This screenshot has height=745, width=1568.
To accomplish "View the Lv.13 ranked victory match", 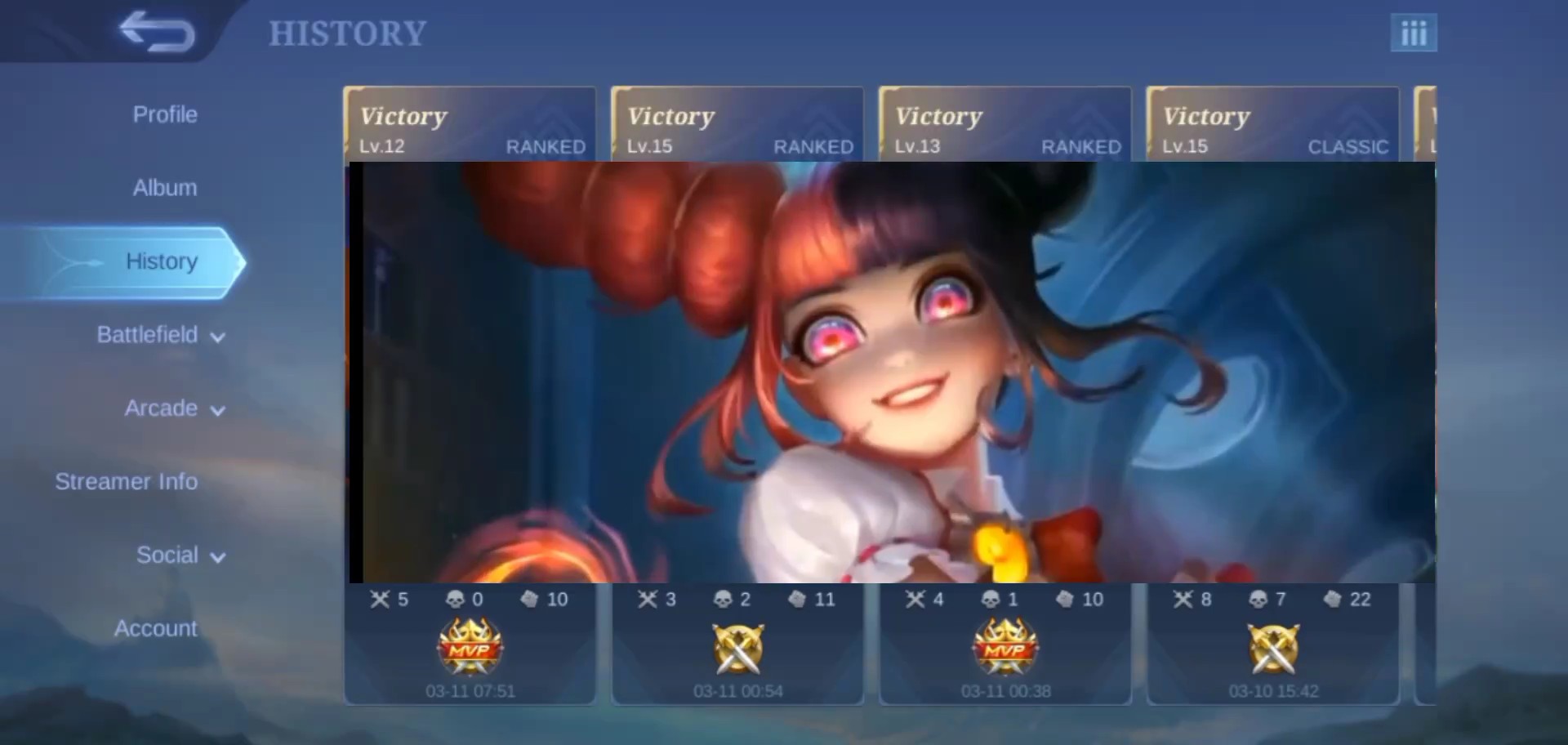I will pos(1005,127).
